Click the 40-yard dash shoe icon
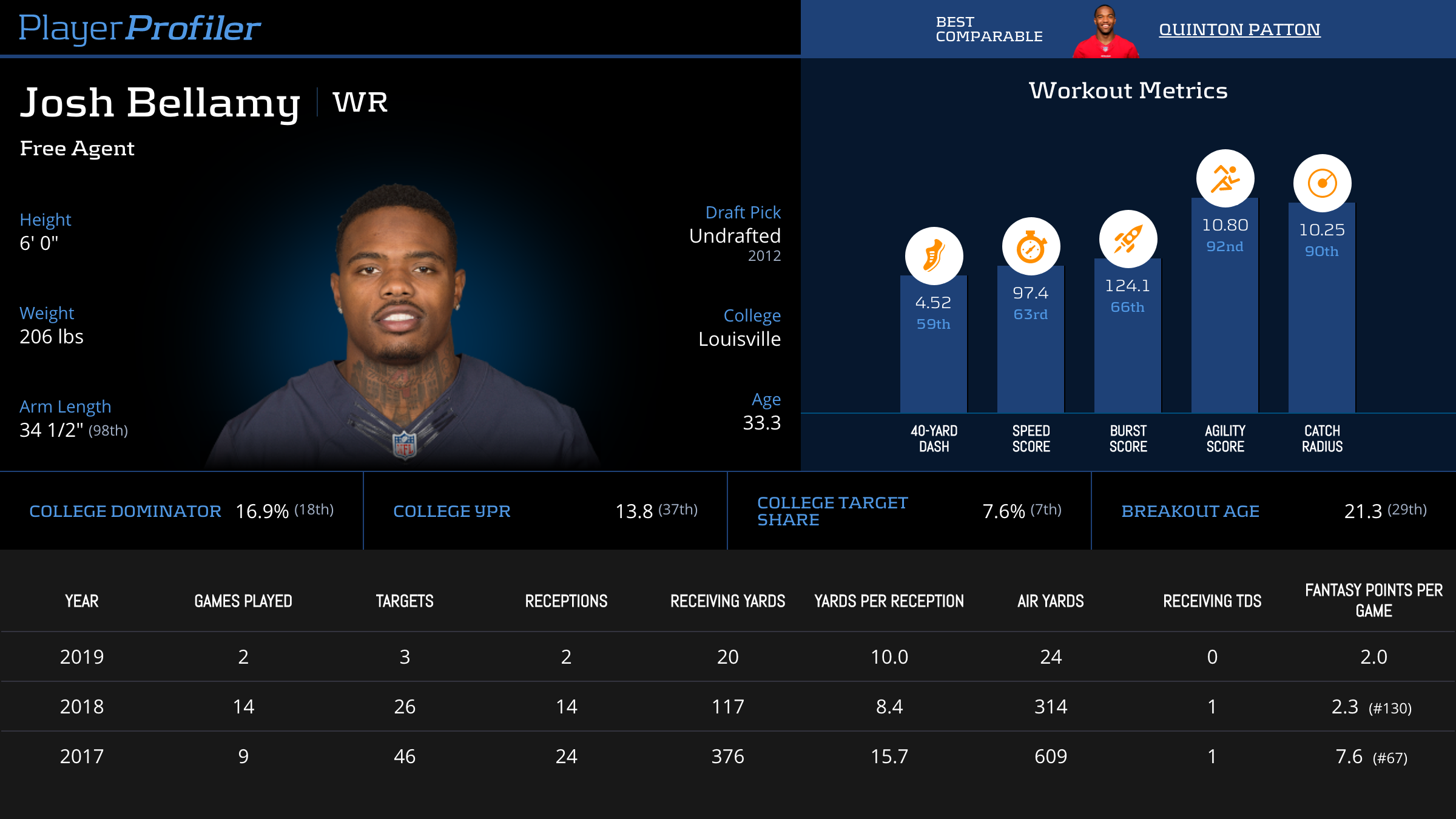Viewport: 1456px width, 819px height. (x=934, y=255)
